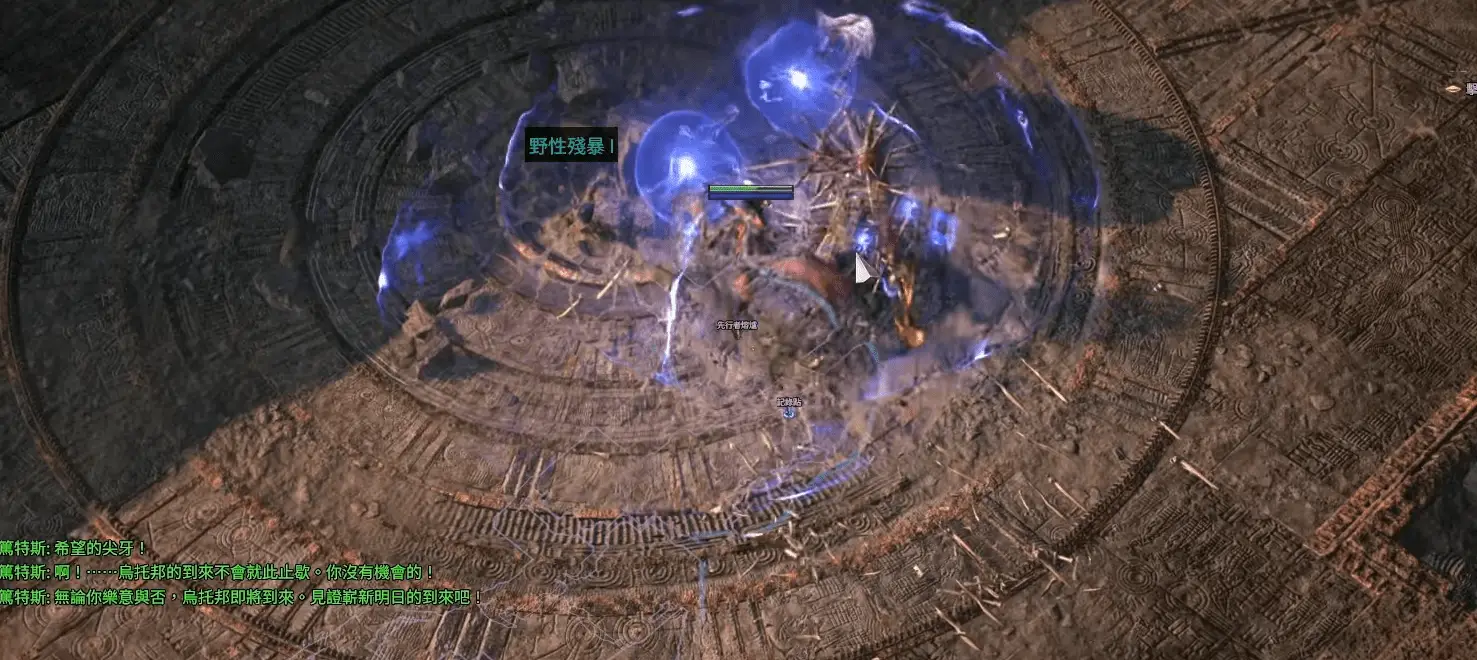Click the 記錄點 waypoint label
Image resolution: width=1477 pixels, height=660 pixels.
point(789,402)
